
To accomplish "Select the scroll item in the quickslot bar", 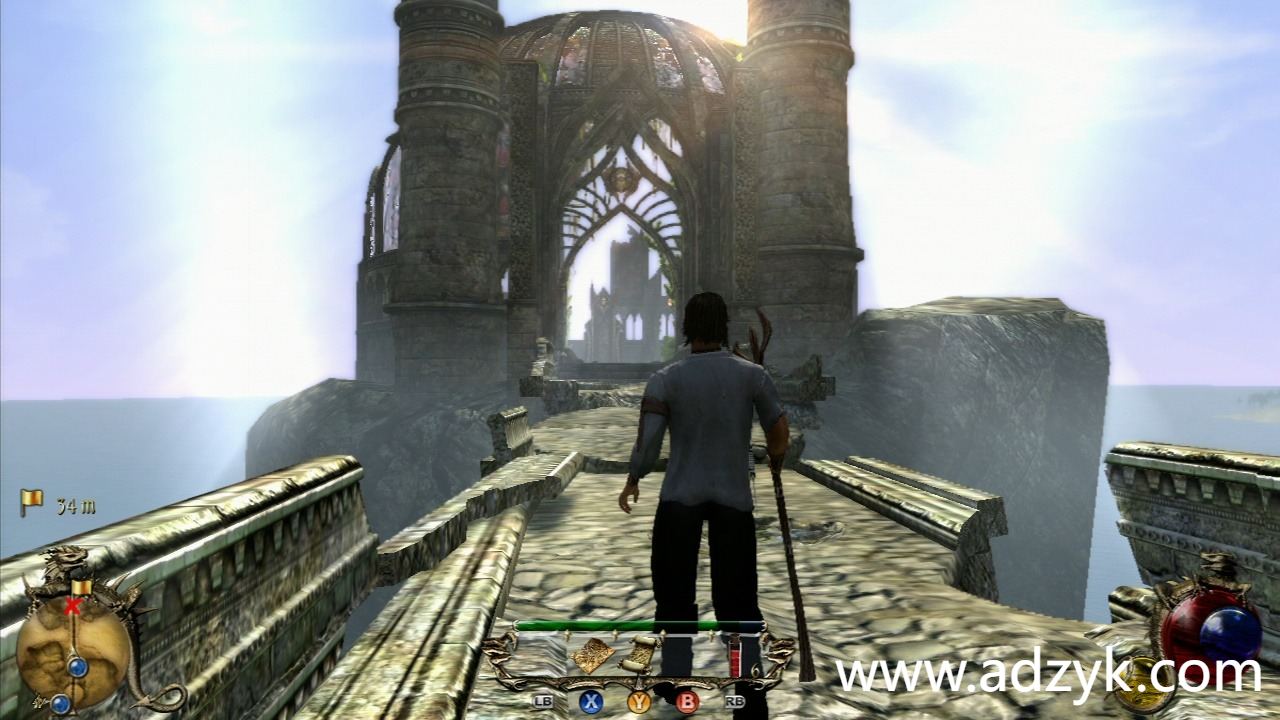I will click(x=639, y=655).
